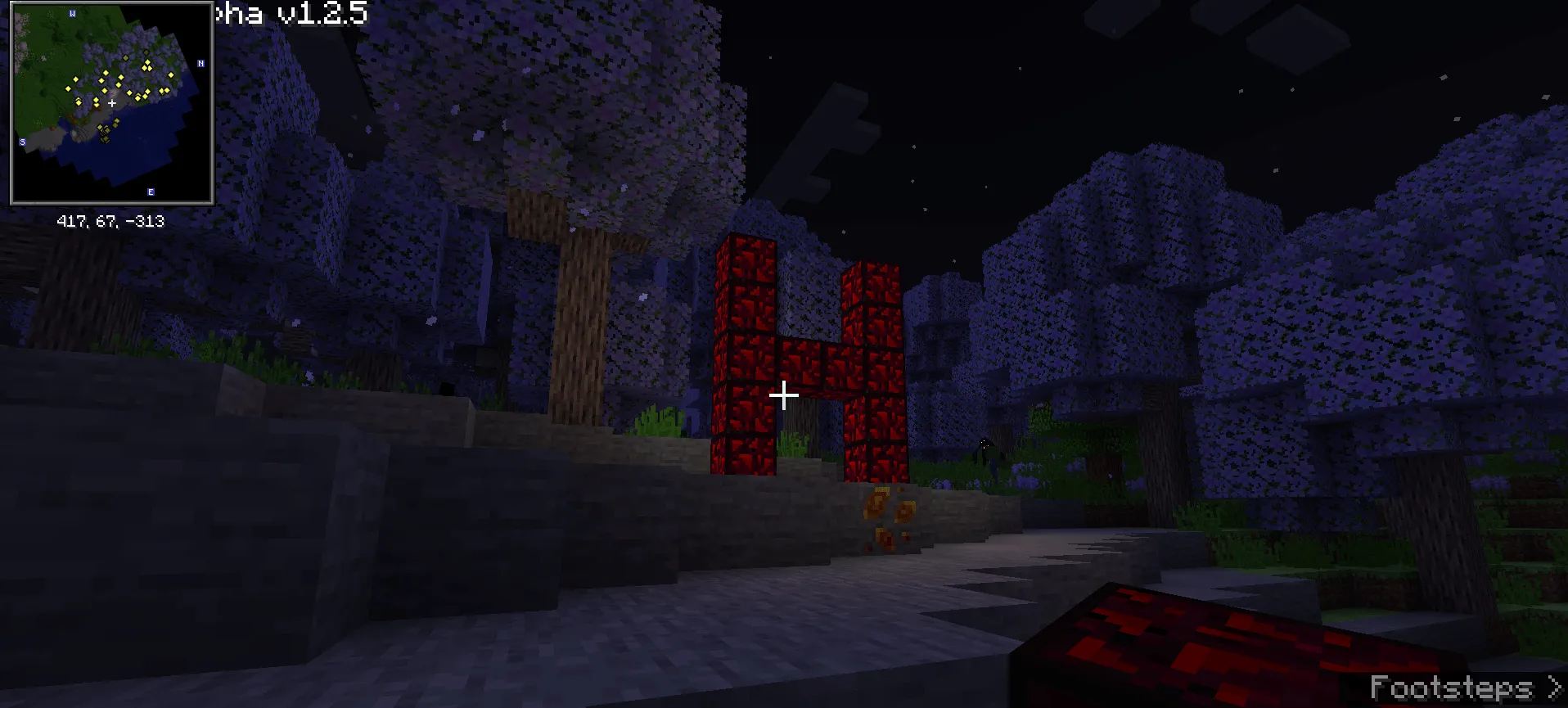This screenshot has width=1568, height=708.
Task: Select the N compass marker on the minimap
Action: point(201,63)
